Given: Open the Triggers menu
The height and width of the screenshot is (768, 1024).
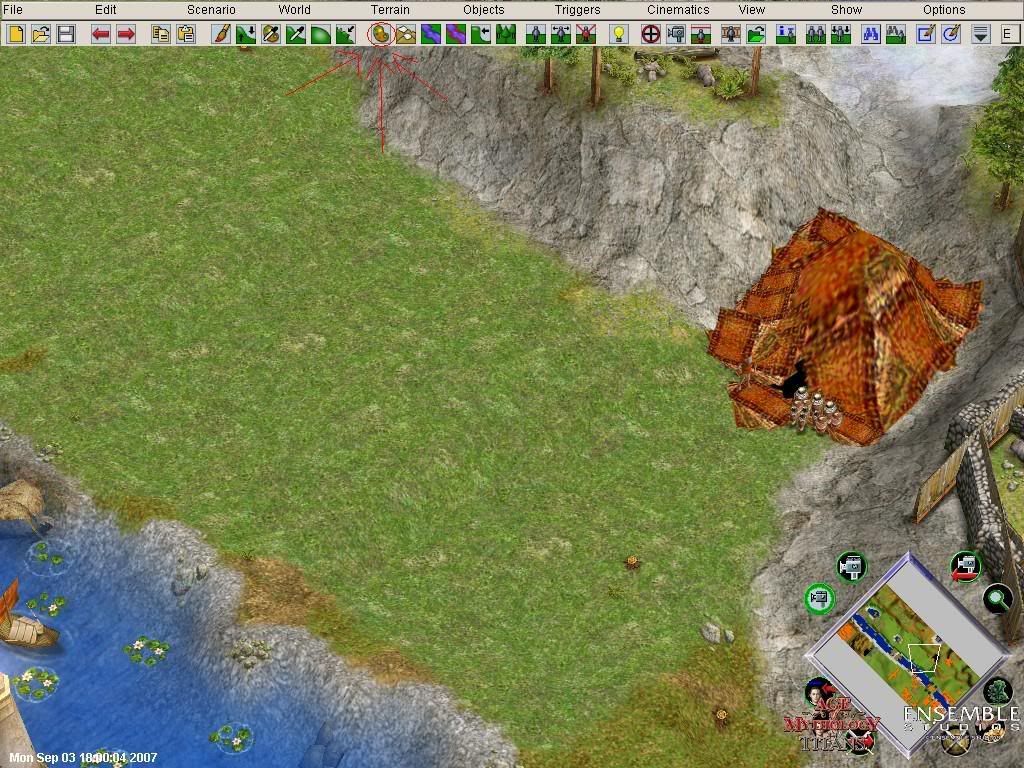Looking at the screenshot, I should [577, 10].
